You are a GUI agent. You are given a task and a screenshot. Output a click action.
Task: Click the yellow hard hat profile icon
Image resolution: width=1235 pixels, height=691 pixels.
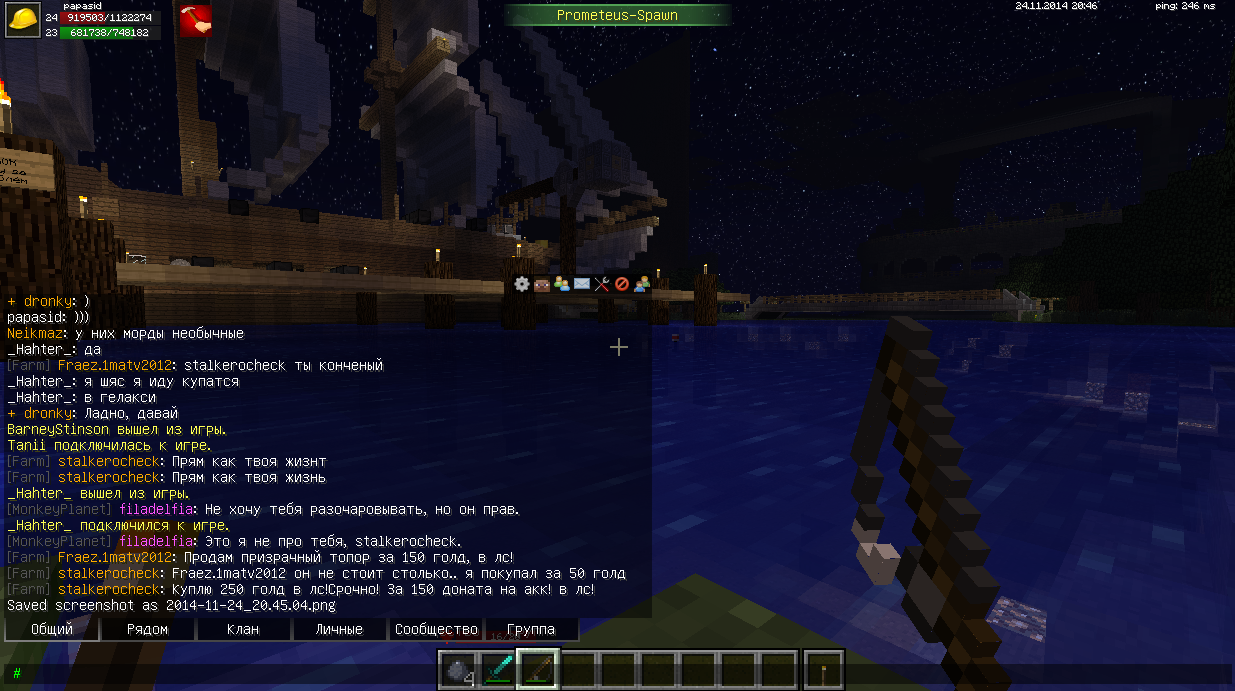pos(24,22)
